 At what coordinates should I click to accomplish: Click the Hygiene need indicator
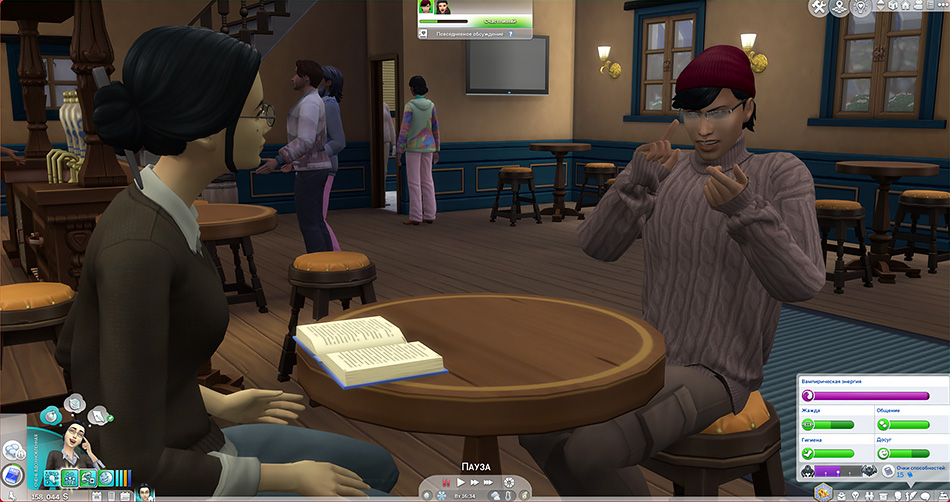[808, 453]
